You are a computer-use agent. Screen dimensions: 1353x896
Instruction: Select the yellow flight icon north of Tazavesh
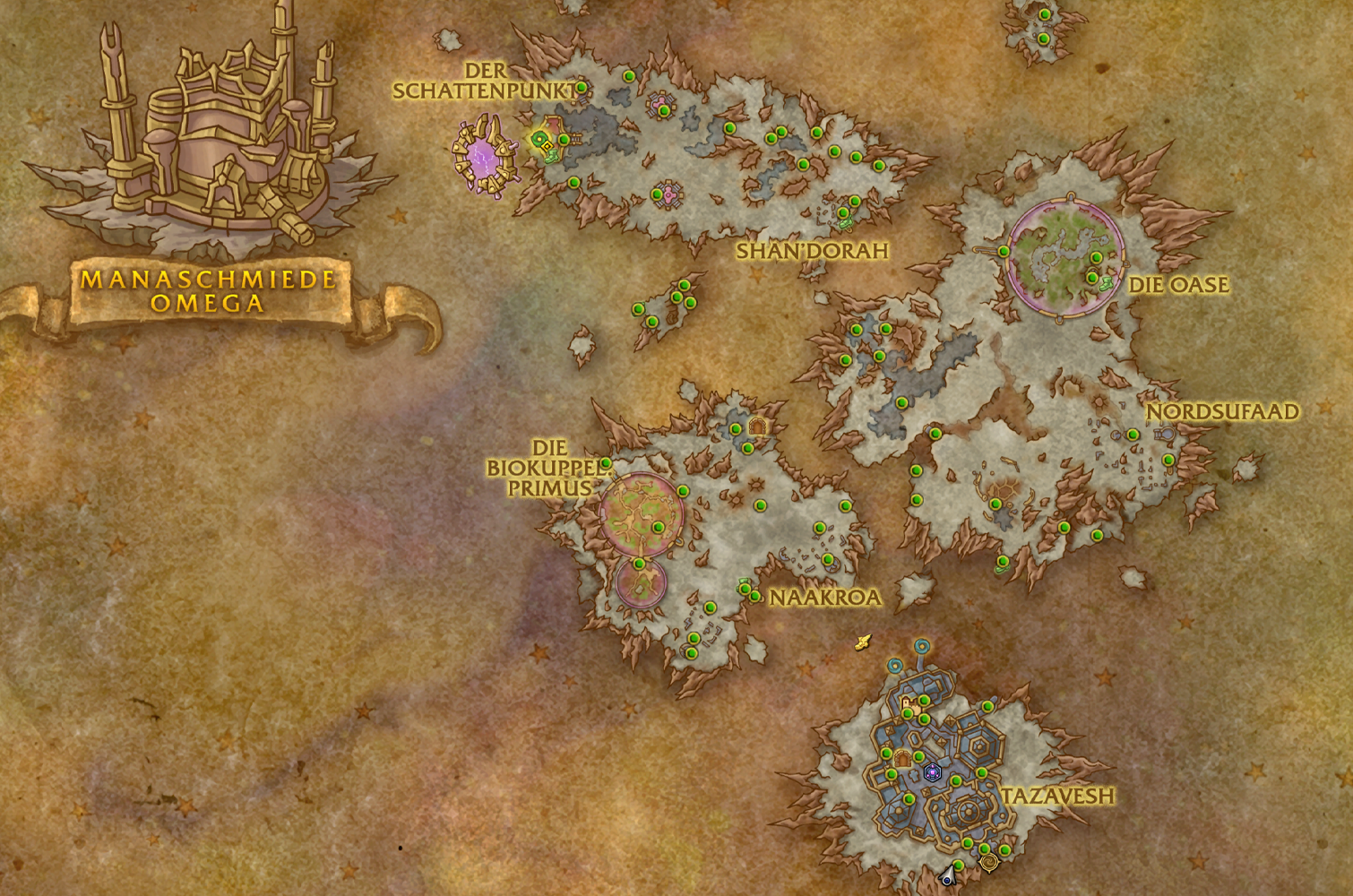coord(864,642)
